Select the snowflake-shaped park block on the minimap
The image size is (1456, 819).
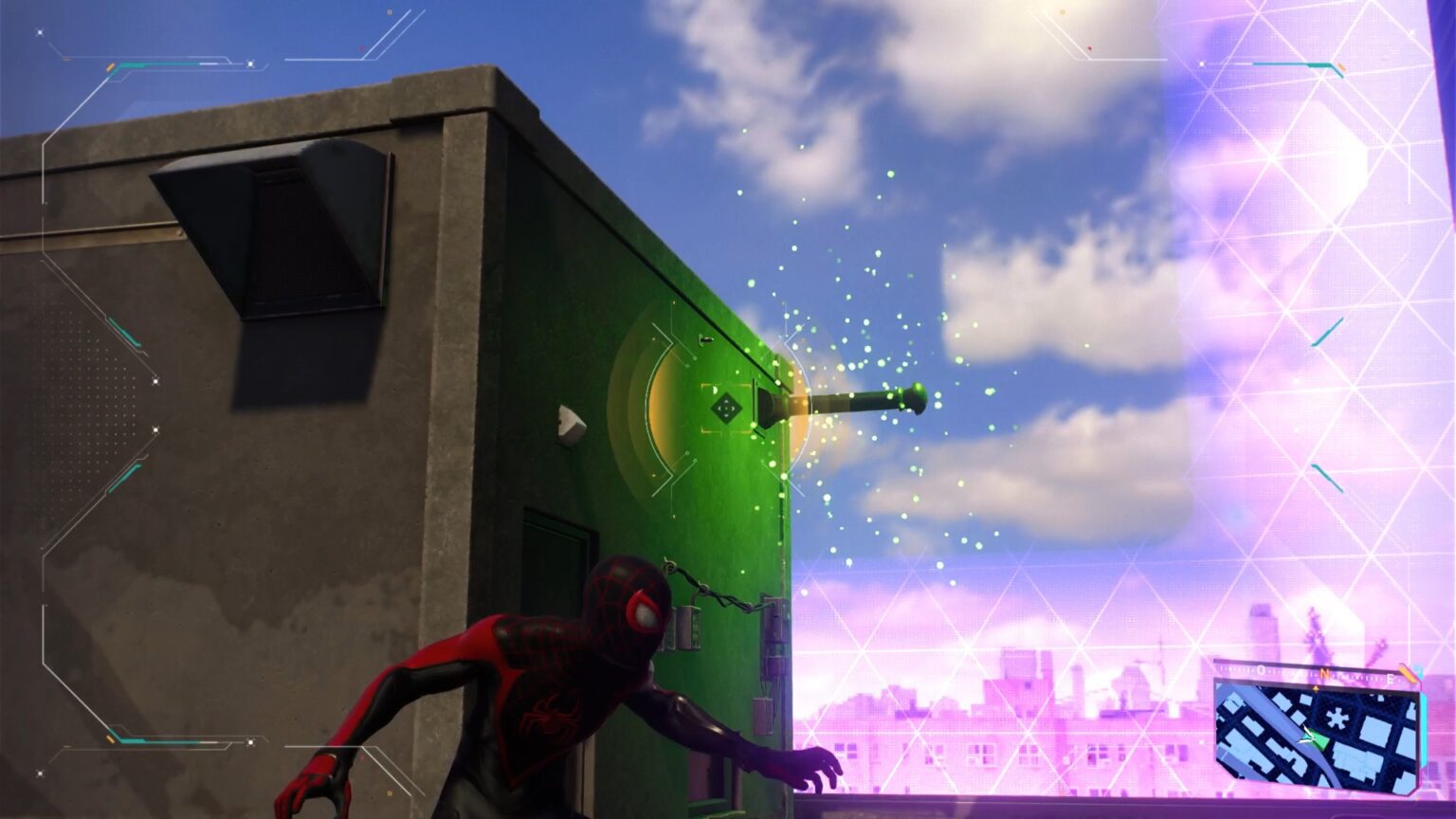click(x=1339, y=717)
